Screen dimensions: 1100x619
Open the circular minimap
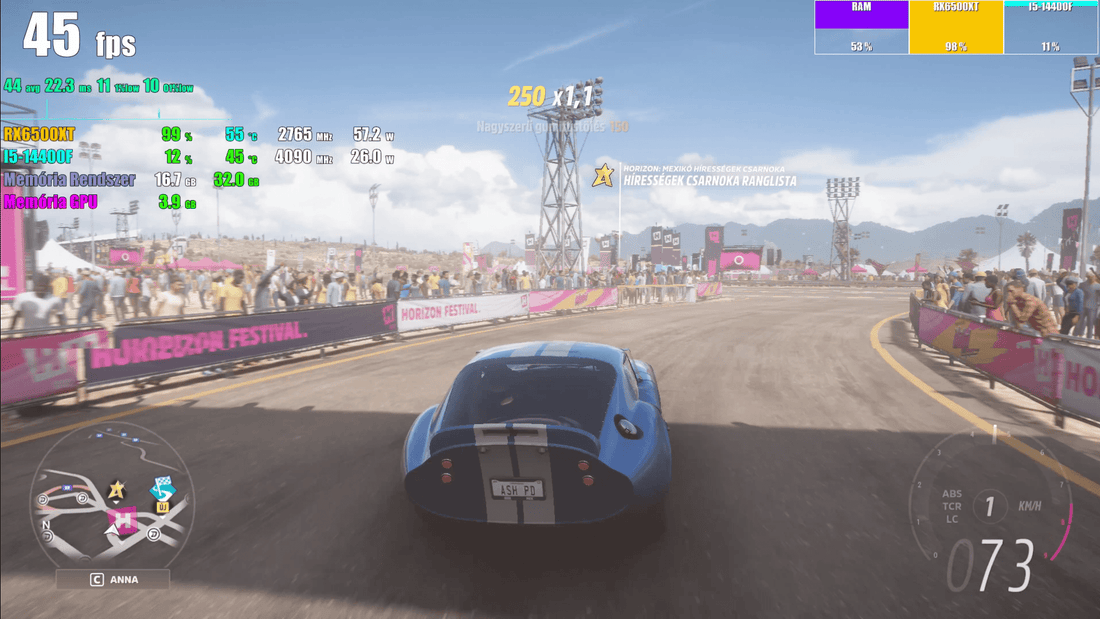pyautogui.click(x=112, y=498)
